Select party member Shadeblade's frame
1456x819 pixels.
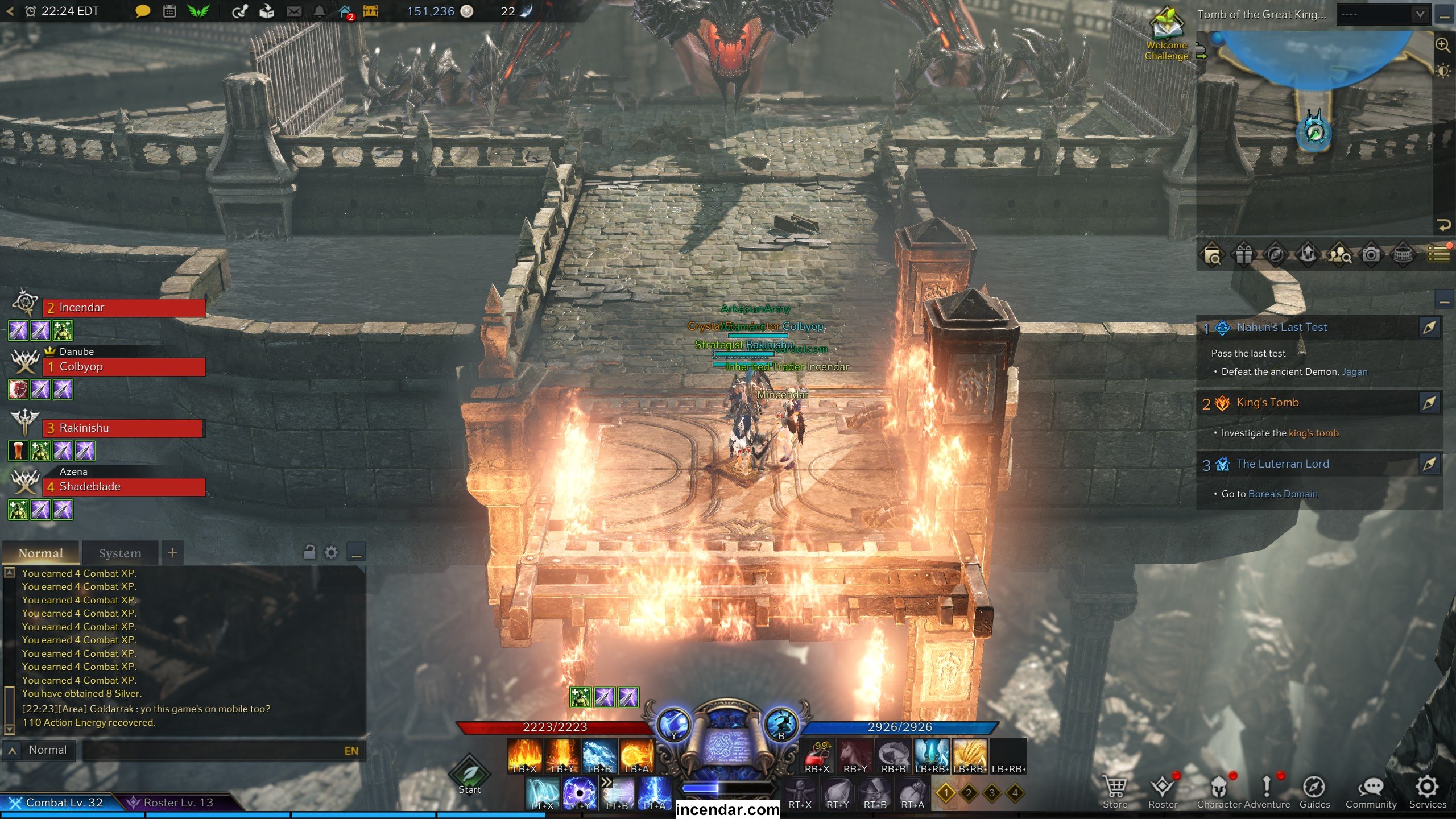[124, 487]
